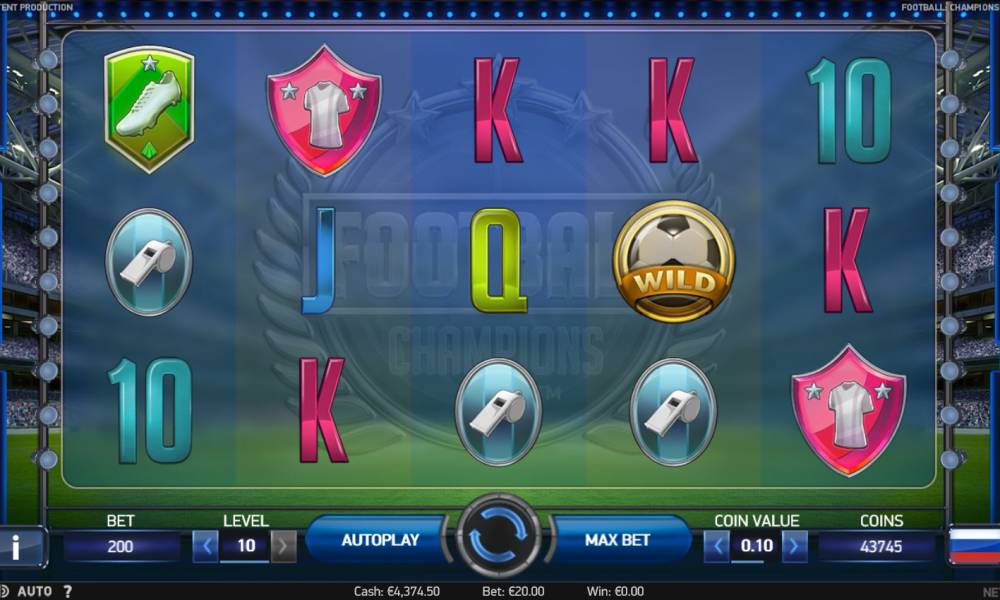Raise the coin value

(795, 546)
